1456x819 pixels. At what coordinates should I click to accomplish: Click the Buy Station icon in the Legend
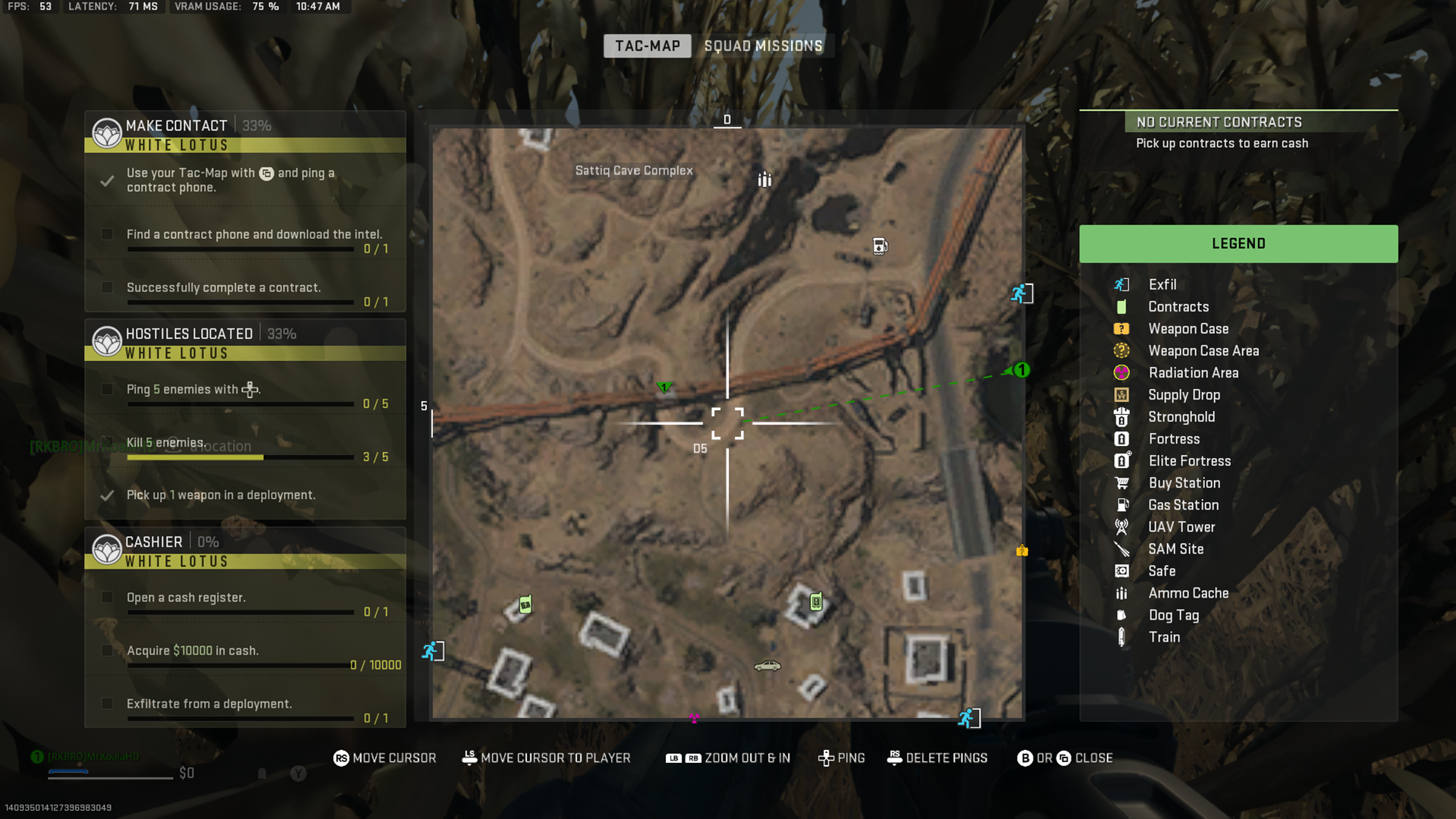(1123, 483)
